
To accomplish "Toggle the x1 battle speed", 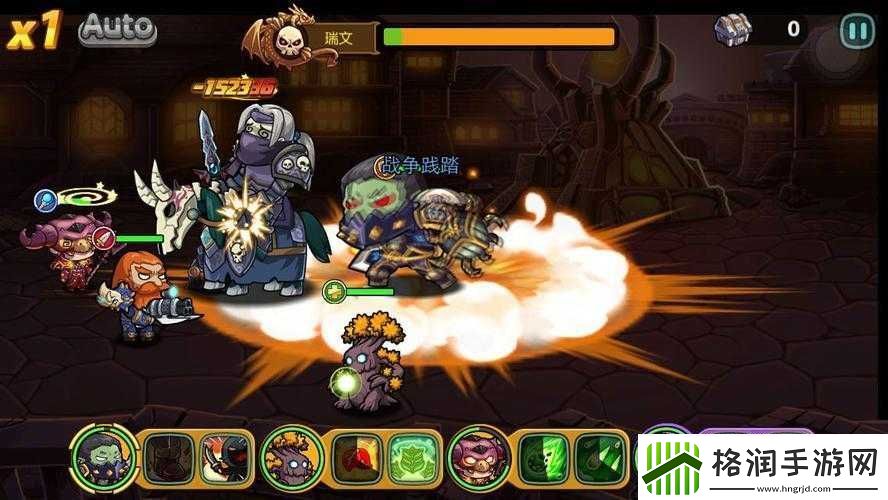I will [34, 30].
